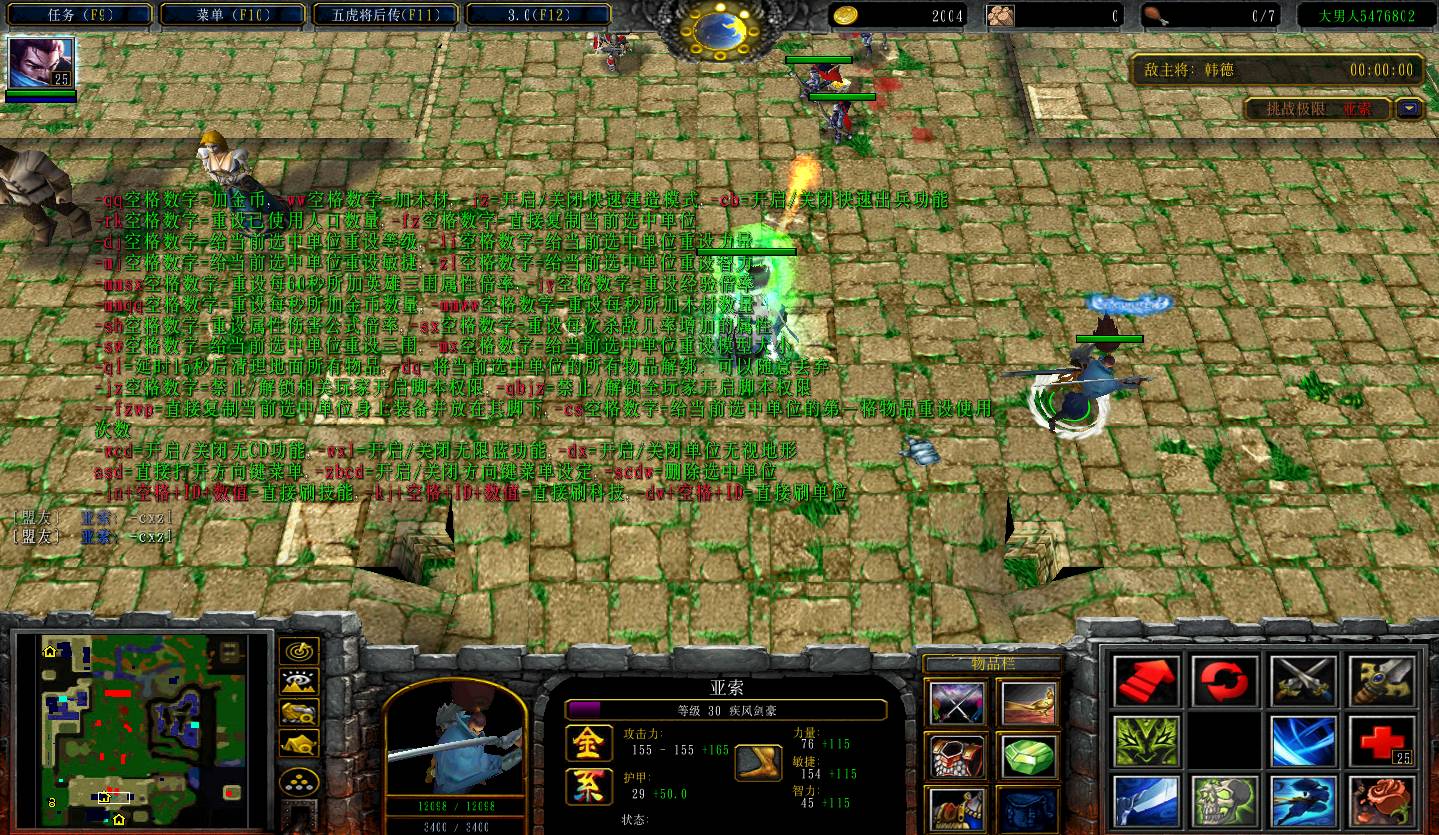
Task: Activate the red rose ability
Action: point(1382,803)
